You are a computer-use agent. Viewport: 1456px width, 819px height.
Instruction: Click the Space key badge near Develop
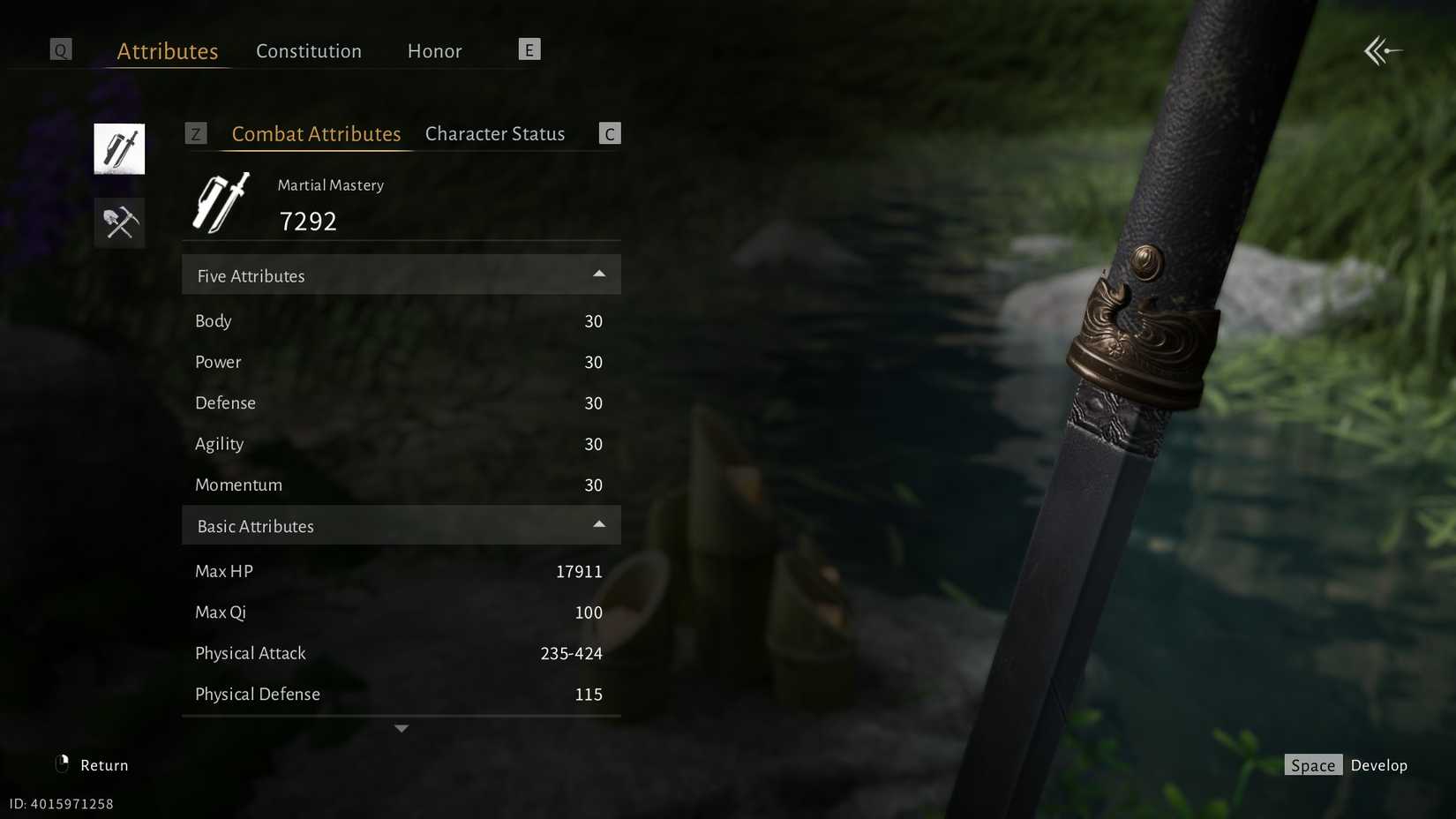pyautogui.click(x=1313, y=765)
